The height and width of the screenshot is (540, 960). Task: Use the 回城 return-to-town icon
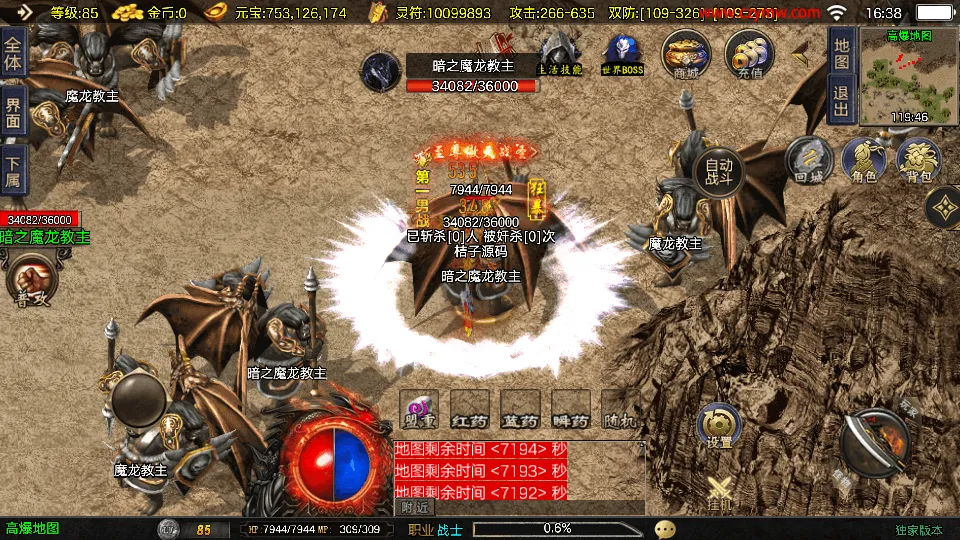click(x=809, y=161)
